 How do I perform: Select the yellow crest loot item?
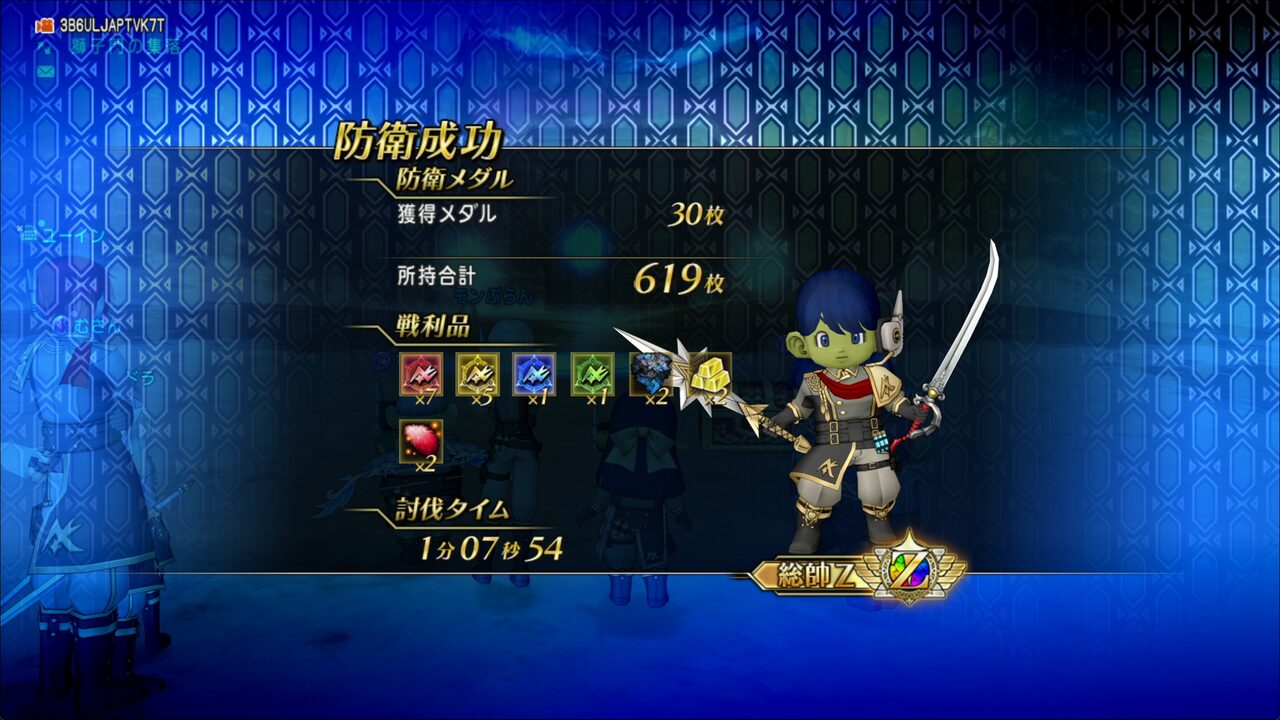pyautogui.click(x=478, y=374)
